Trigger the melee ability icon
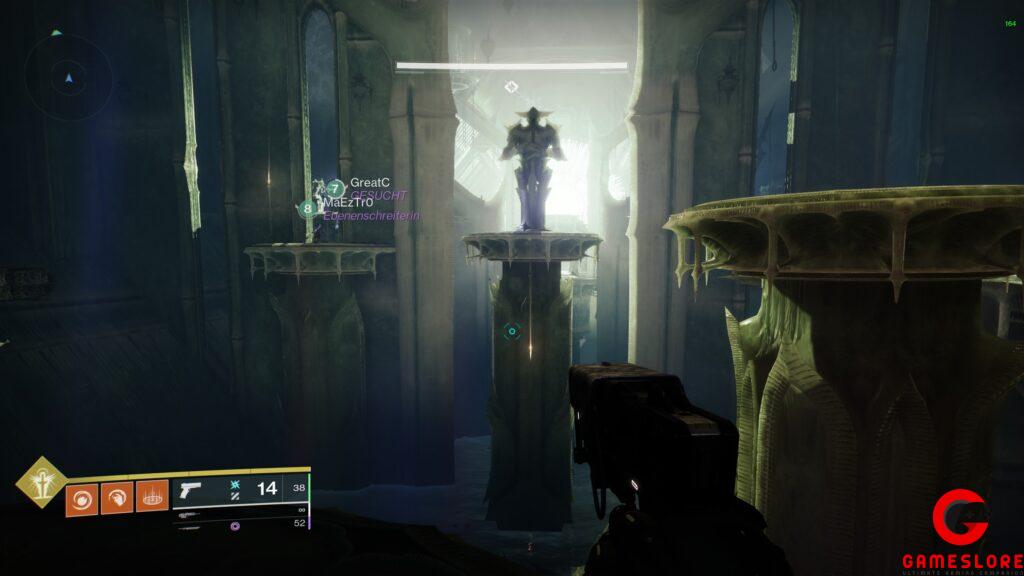Viewport: 1024px width, 576px height. [117, 497]
